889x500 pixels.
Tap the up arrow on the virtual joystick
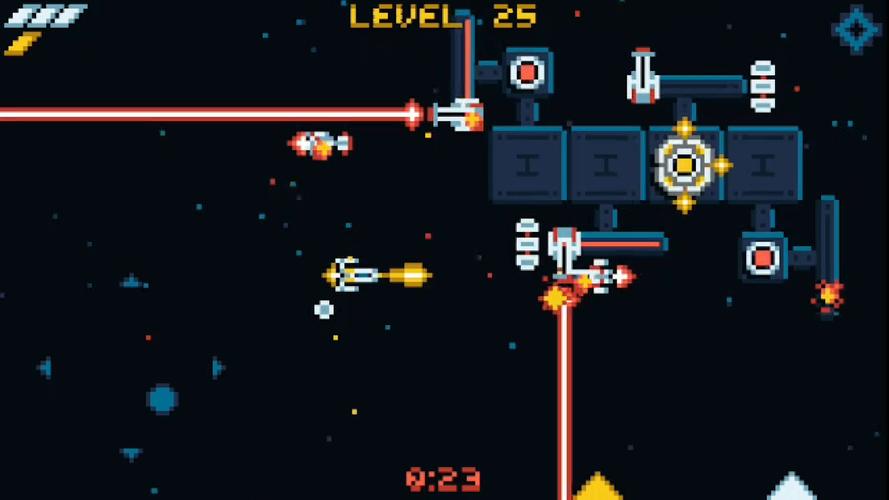(131, 282)
